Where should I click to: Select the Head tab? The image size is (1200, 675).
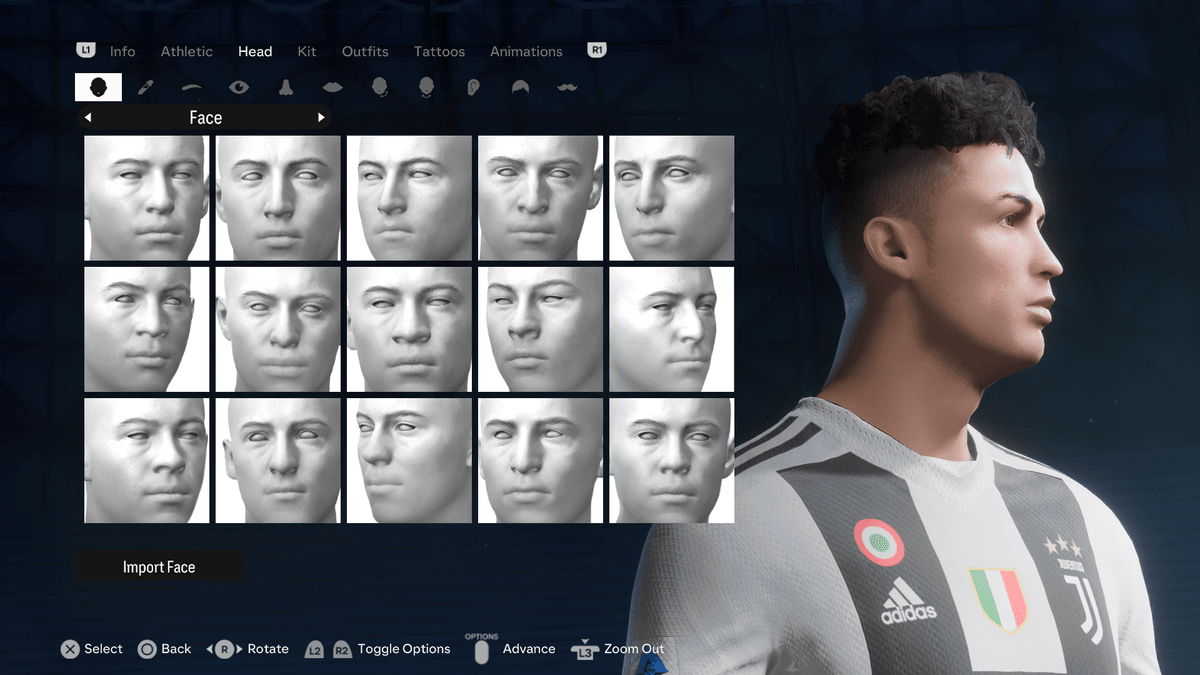coord(255,51)
